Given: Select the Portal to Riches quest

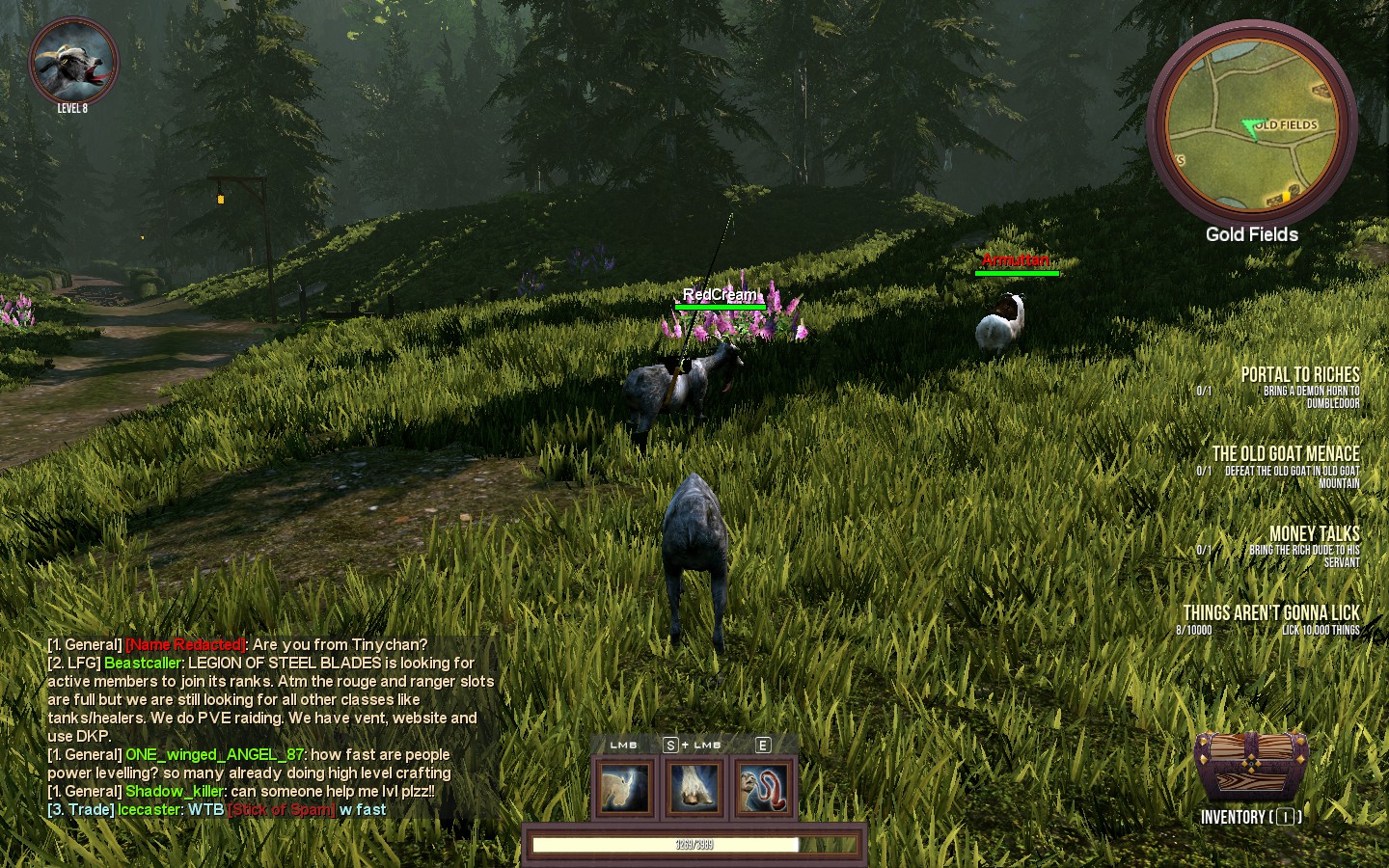Looking at the screenshot, I should click(1299, 375).
